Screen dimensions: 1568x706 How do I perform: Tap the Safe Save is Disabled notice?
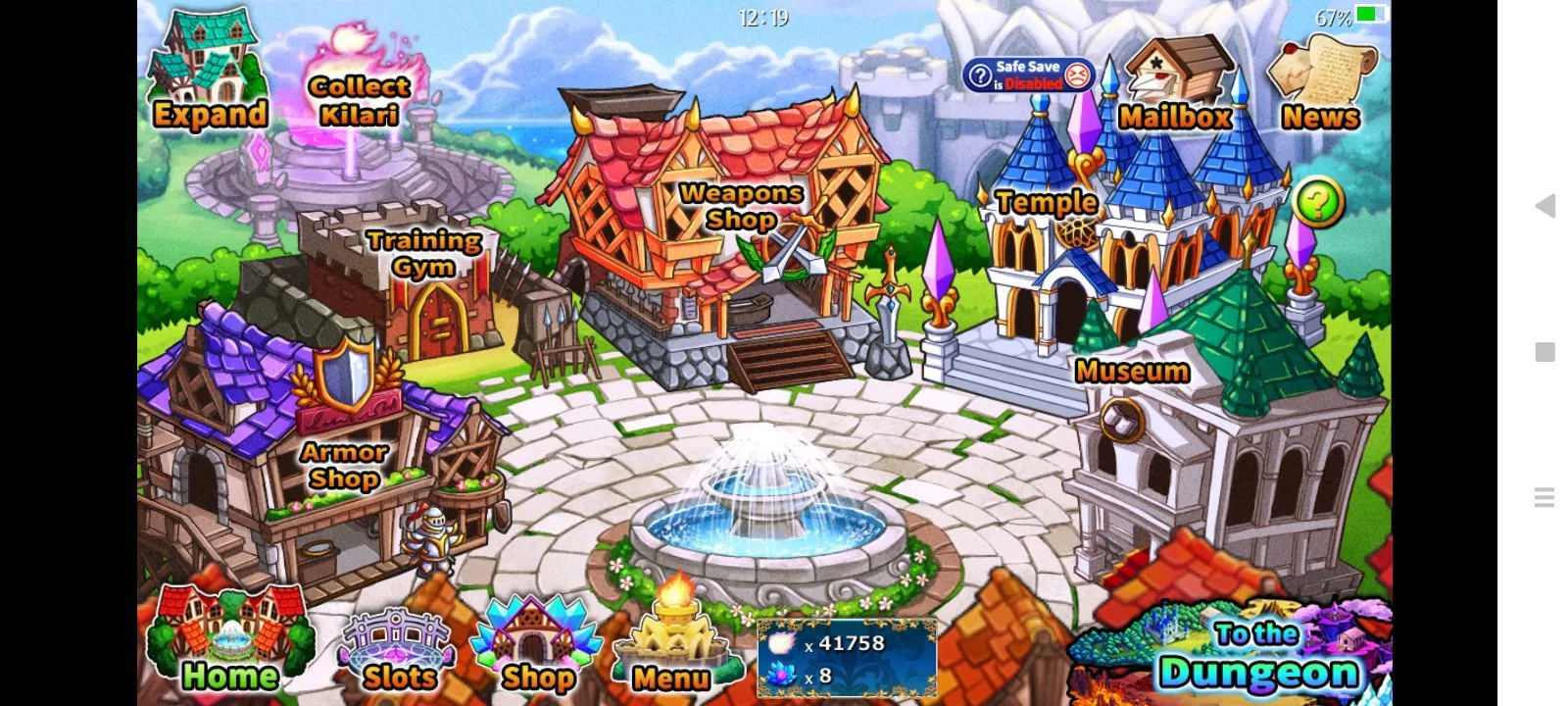[x=1028, y=76]
